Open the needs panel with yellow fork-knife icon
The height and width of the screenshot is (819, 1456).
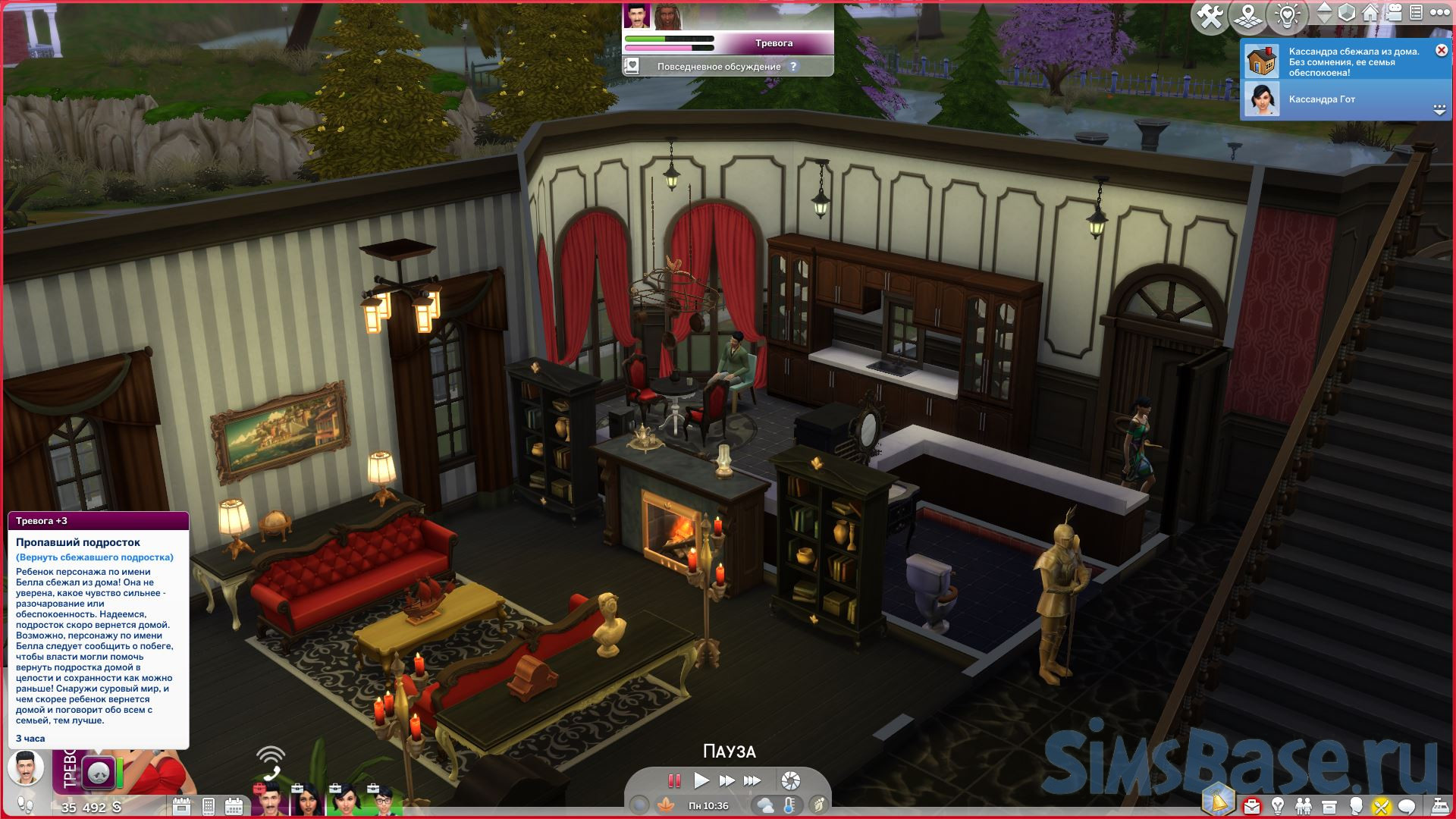pos(1381,805)
